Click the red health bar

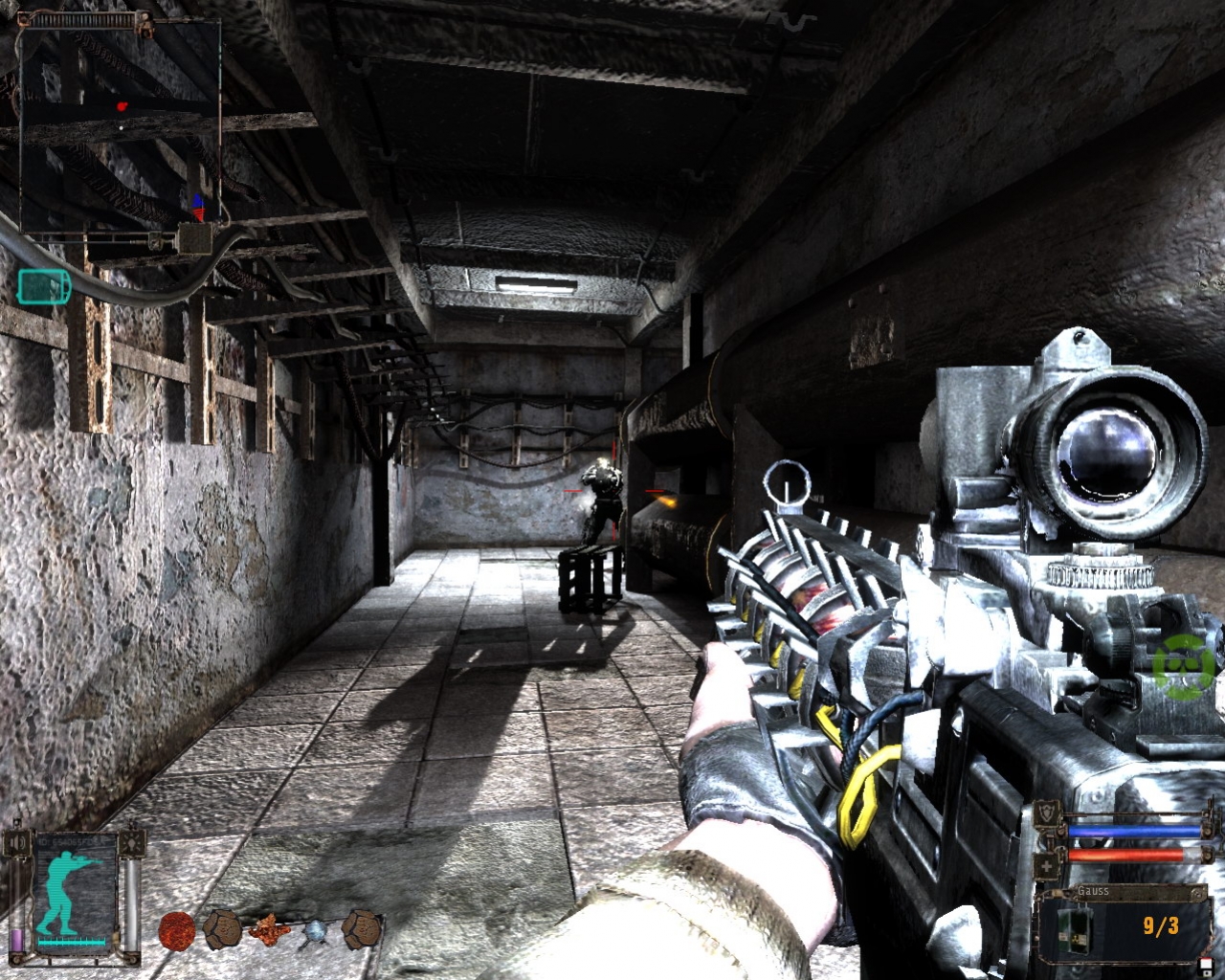tap(1128, 855)
